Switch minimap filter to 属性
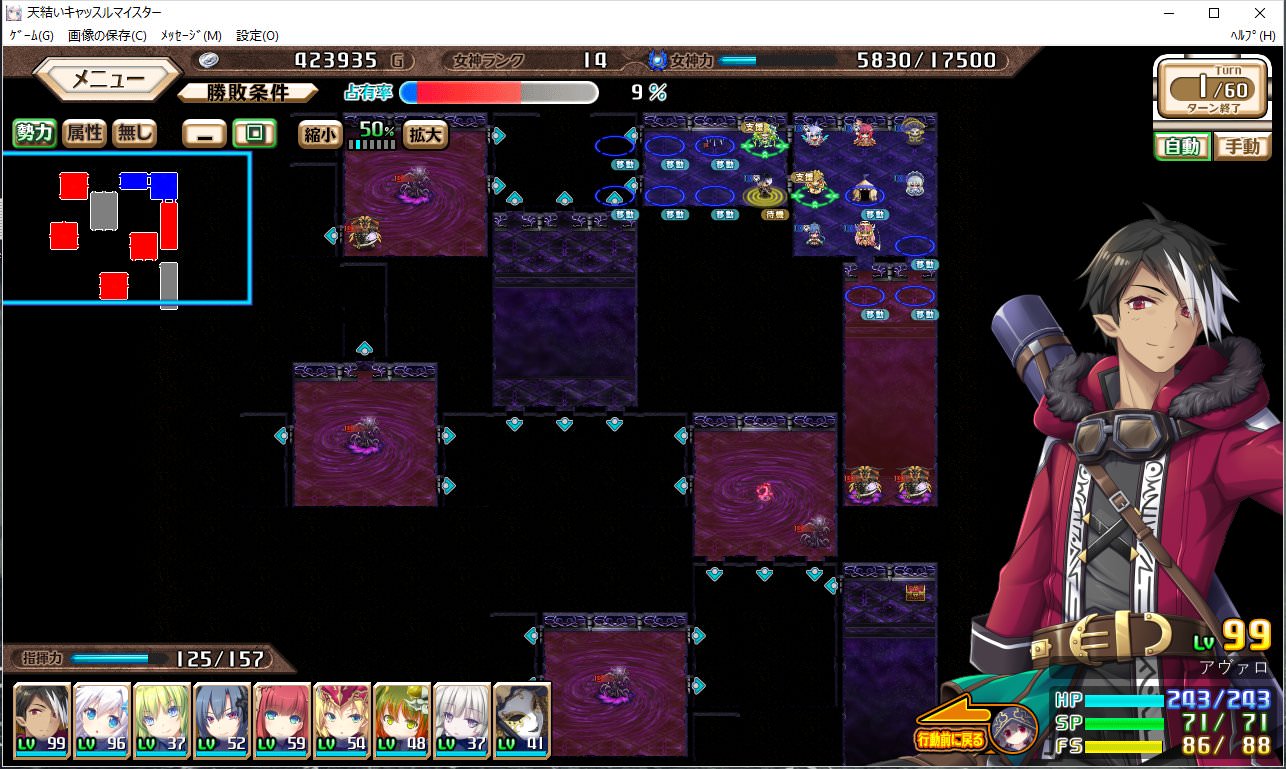The image size is (1286, 769). click(84, 133)
